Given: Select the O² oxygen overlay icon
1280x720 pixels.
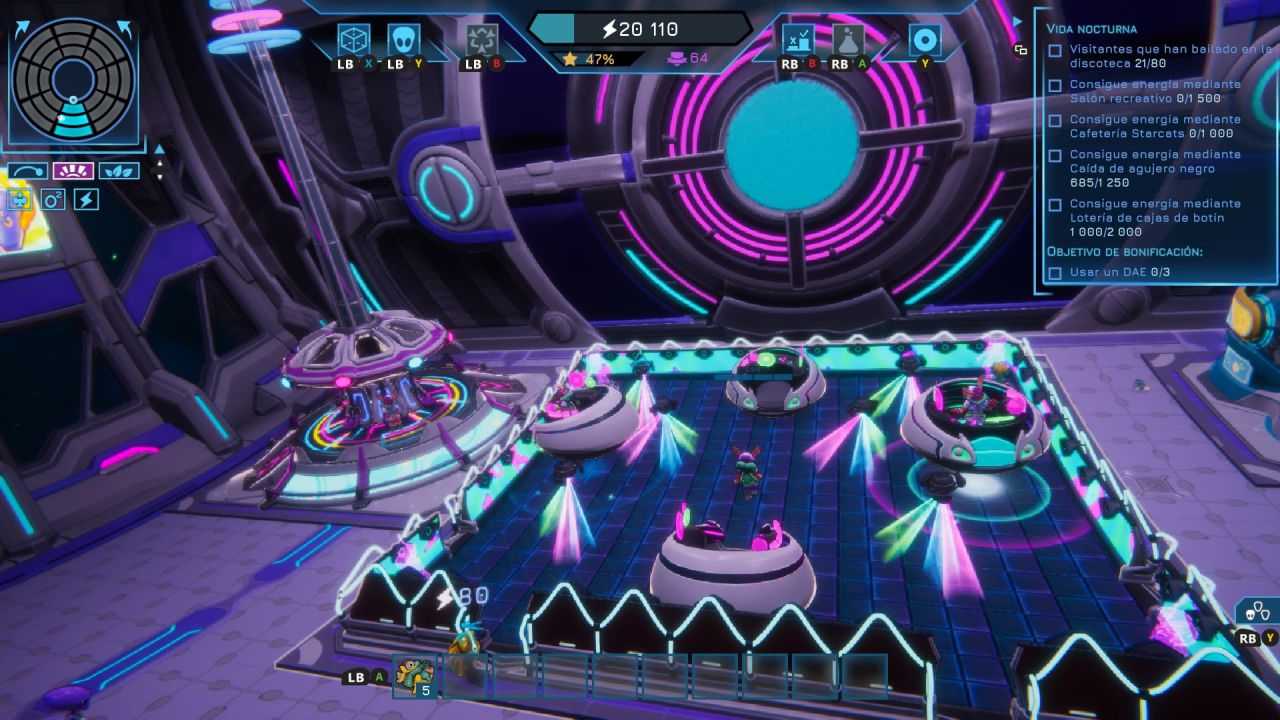Looking at the screenshot, I should coord(54,199).
